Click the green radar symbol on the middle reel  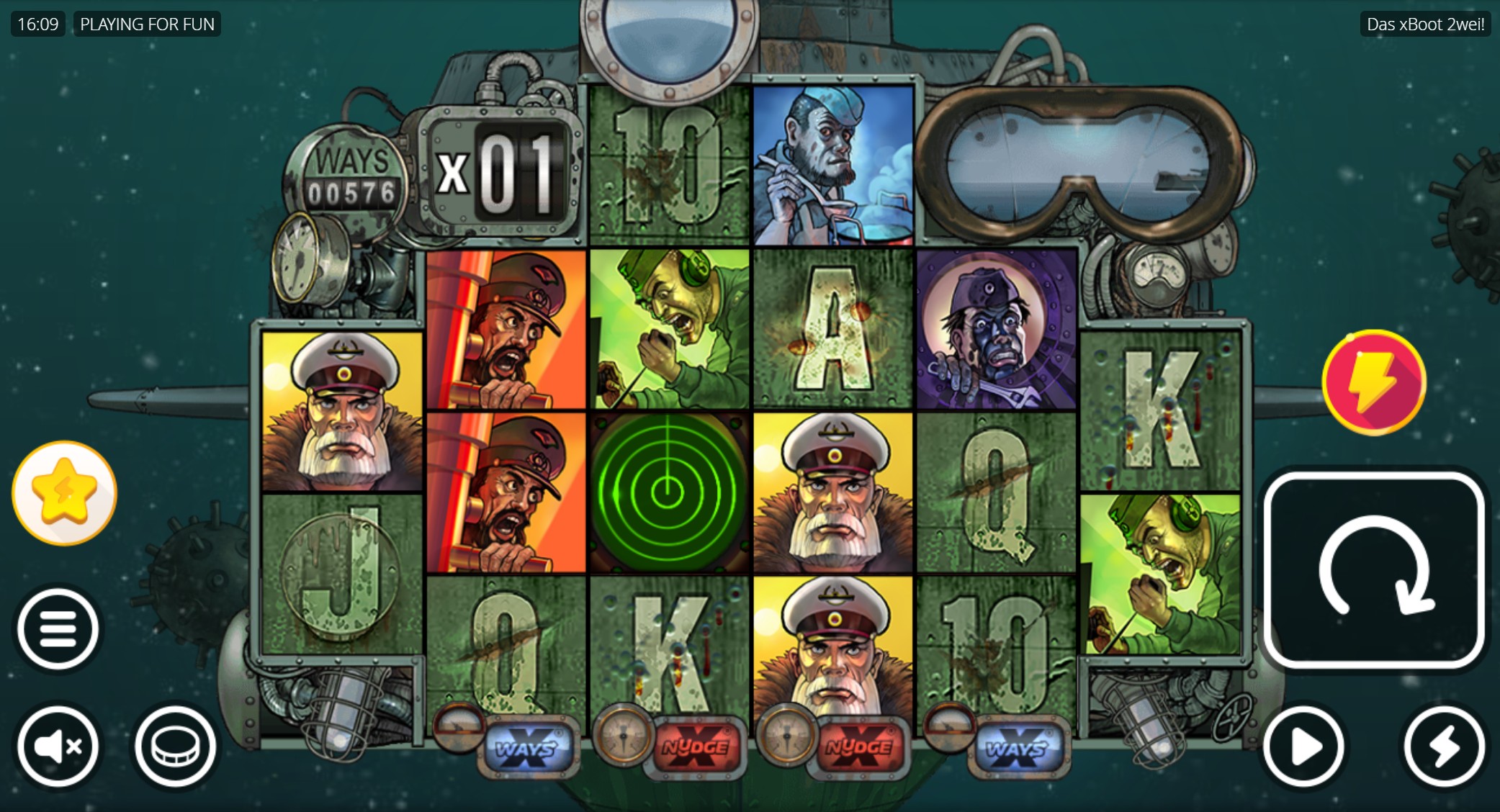pos(668,491)
